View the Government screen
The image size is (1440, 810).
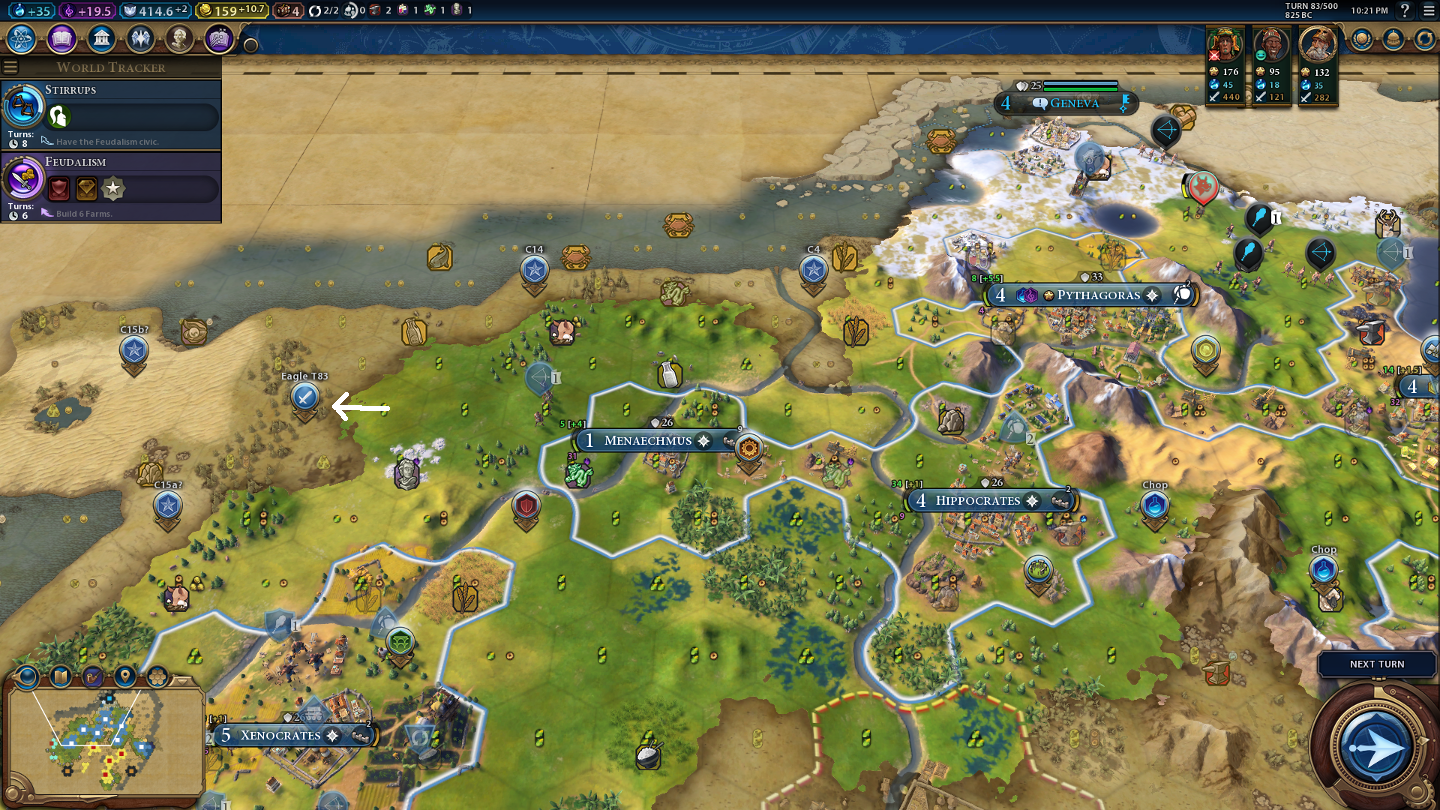(x=100, y=39)
